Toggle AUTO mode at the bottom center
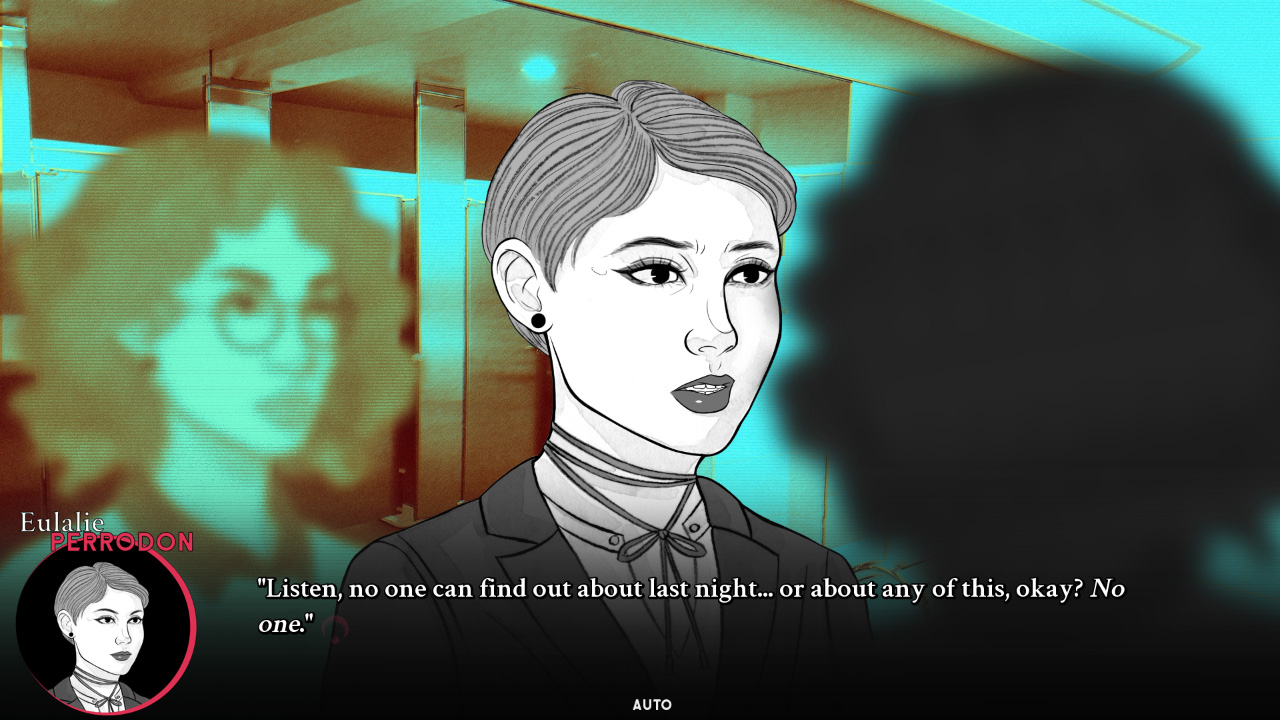Screen dimensions: 1280x720 [x=655, y=704]
